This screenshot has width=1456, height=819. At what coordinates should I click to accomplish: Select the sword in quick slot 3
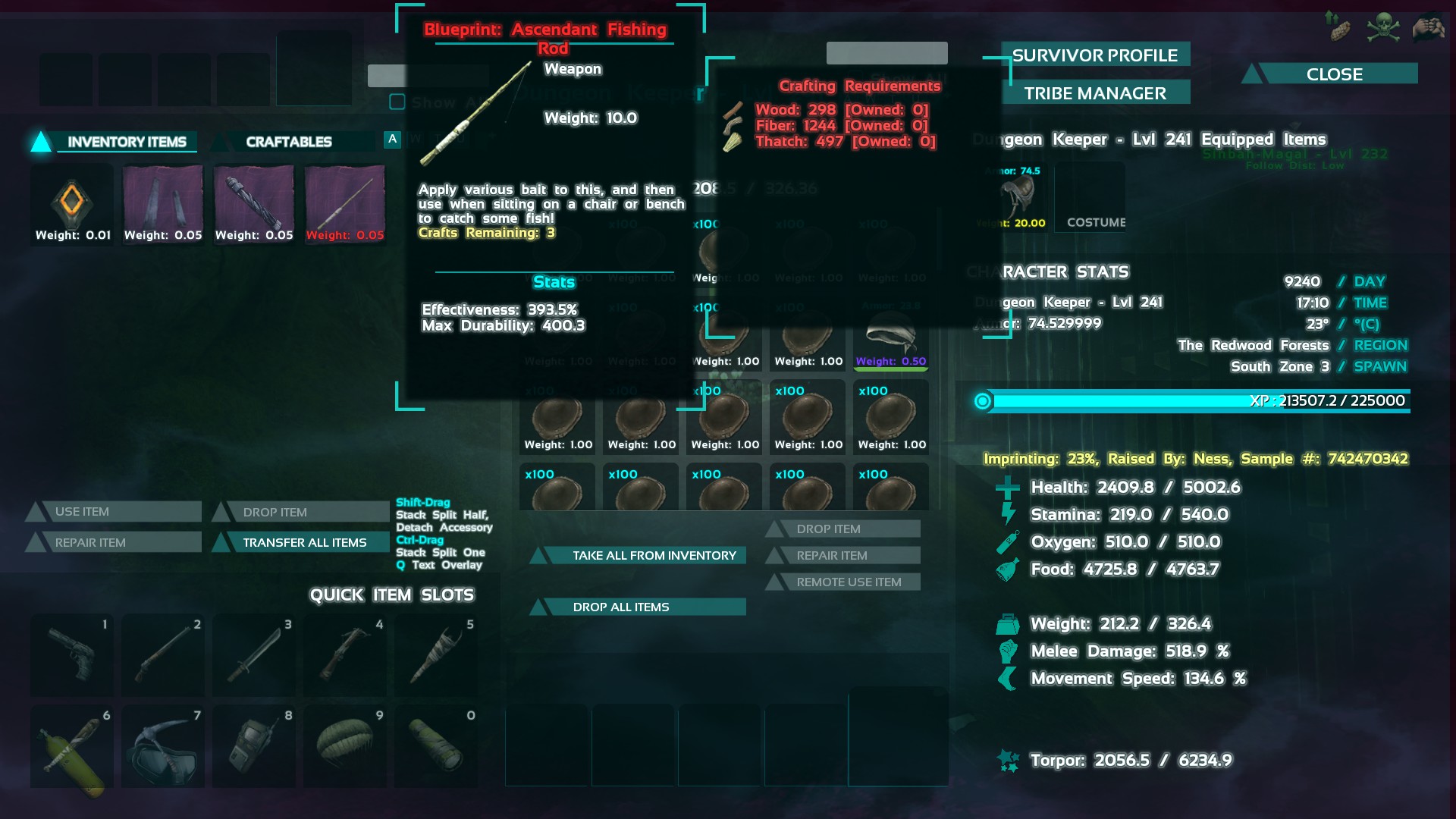(x=254, y=654)
